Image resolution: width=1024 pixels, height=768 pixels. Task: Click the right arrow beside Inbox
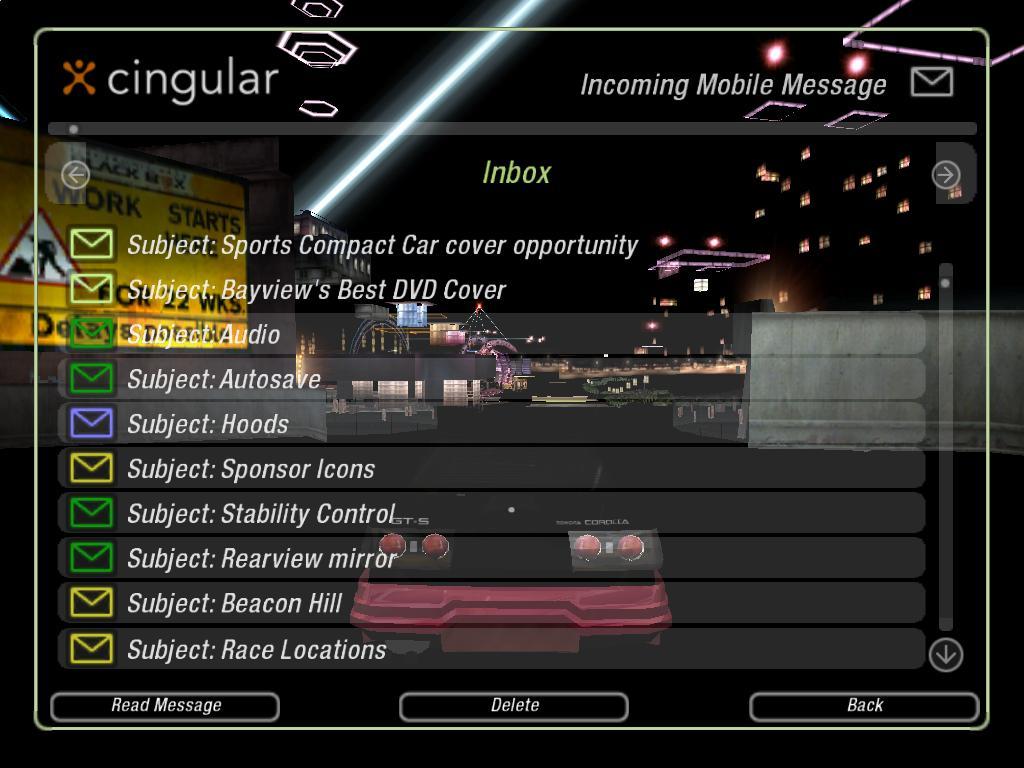(x=945, y=175)
